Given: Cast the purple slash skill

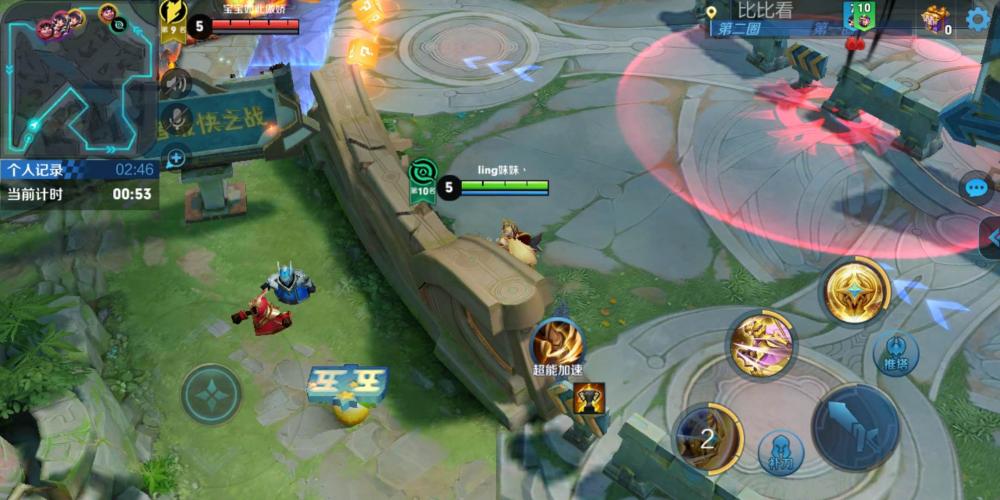Looking at the screenshot, I should click(761, 346).
